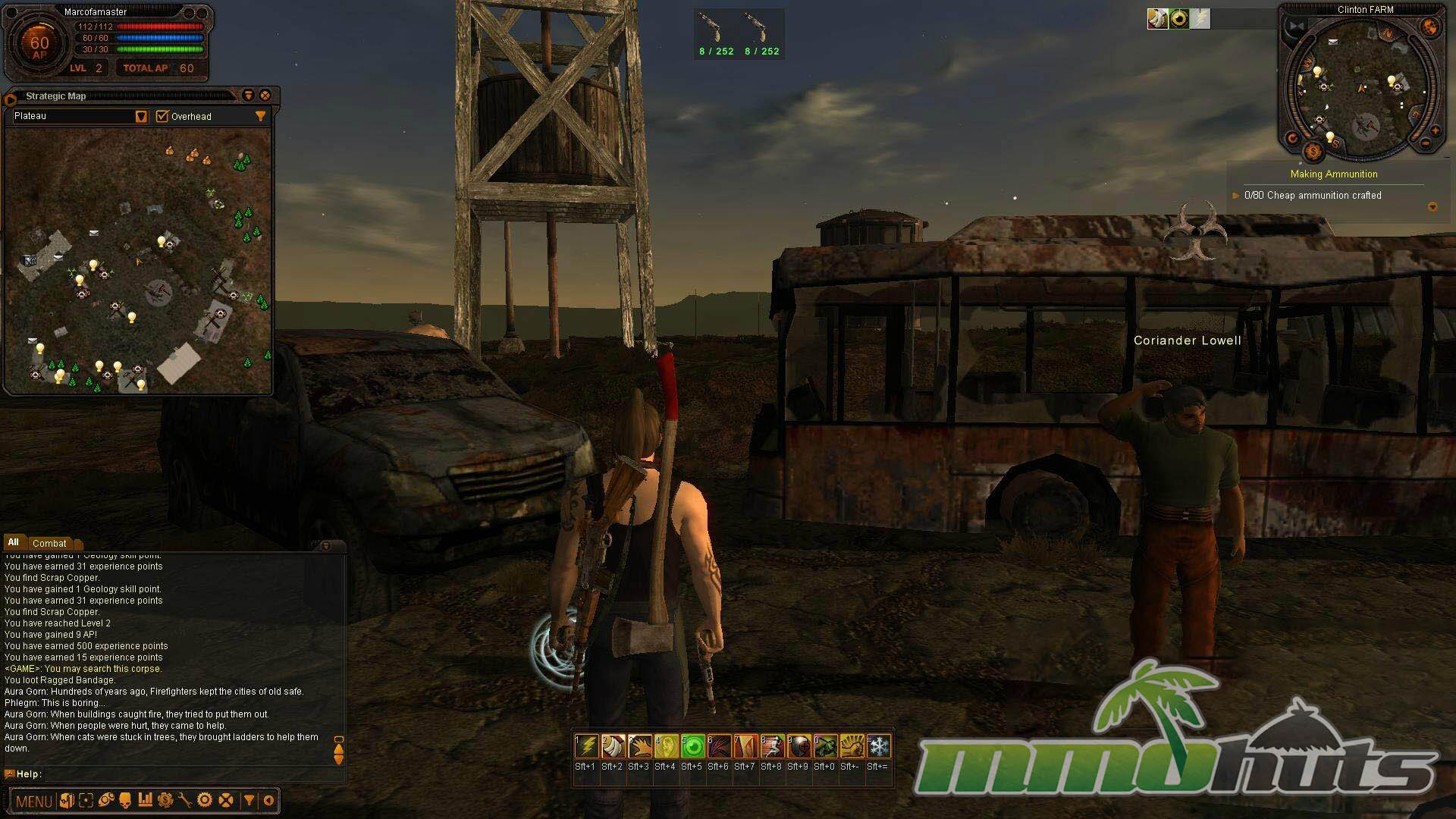This screenshot has width=1456, height=819.
Task: Zoom out the minimap with minus
Action: click(x=1425, y=143)
